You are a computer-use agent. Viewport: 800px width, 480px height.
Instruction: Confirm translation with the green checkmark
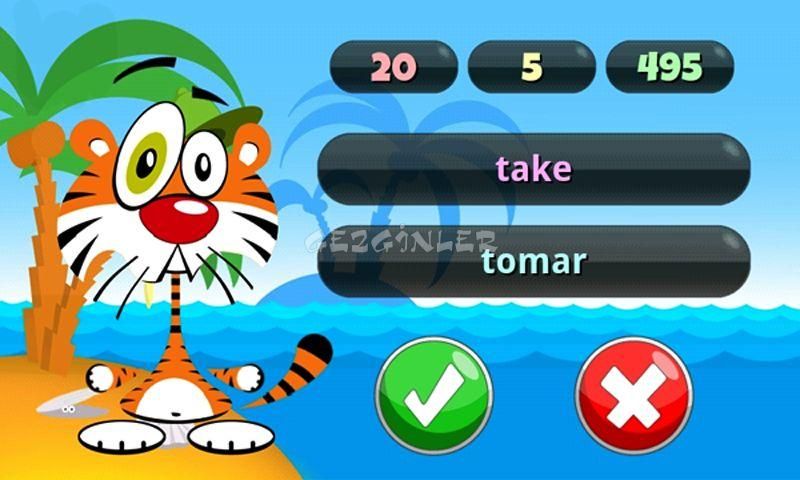434,395
